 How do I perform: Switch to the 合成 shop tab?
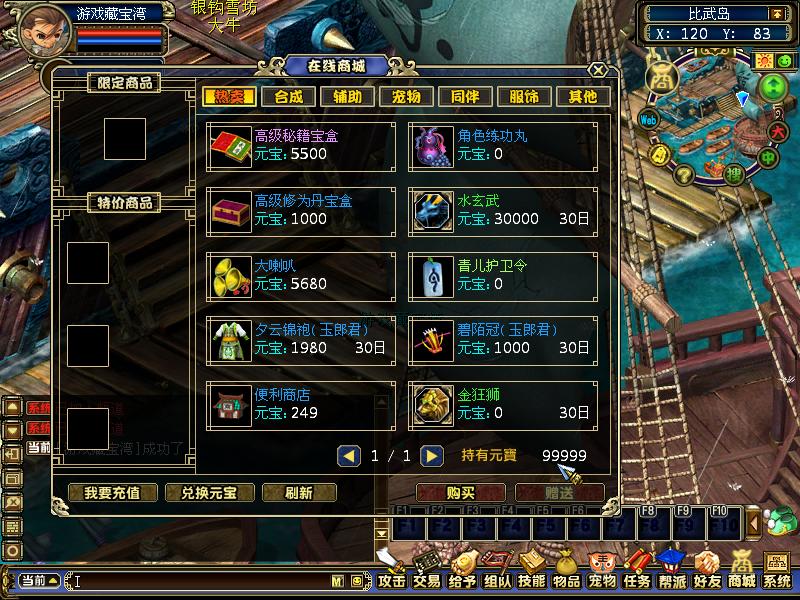[x=288, y=97]
